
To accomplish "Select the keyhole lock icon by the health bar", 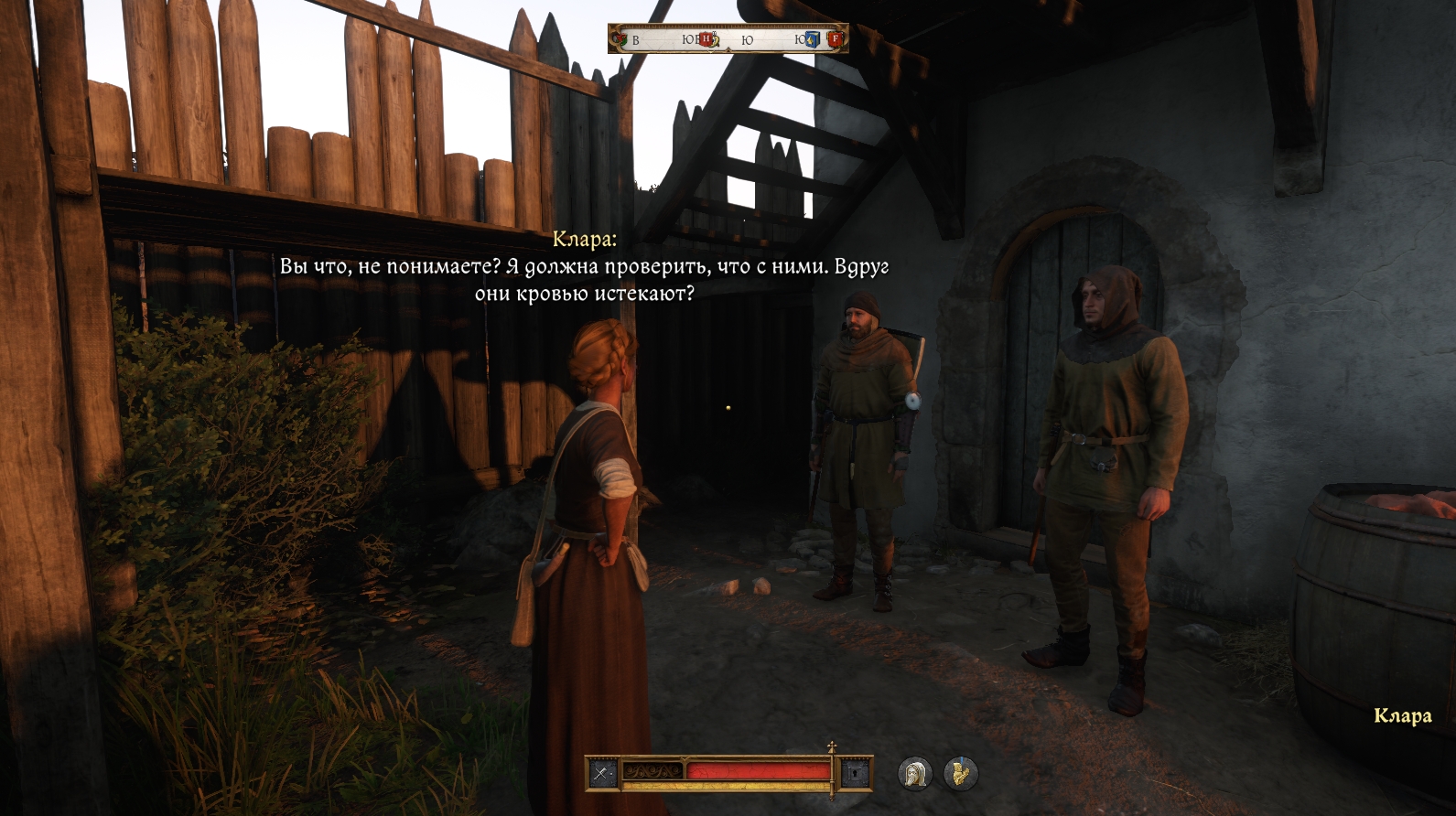I will (856, 774).
